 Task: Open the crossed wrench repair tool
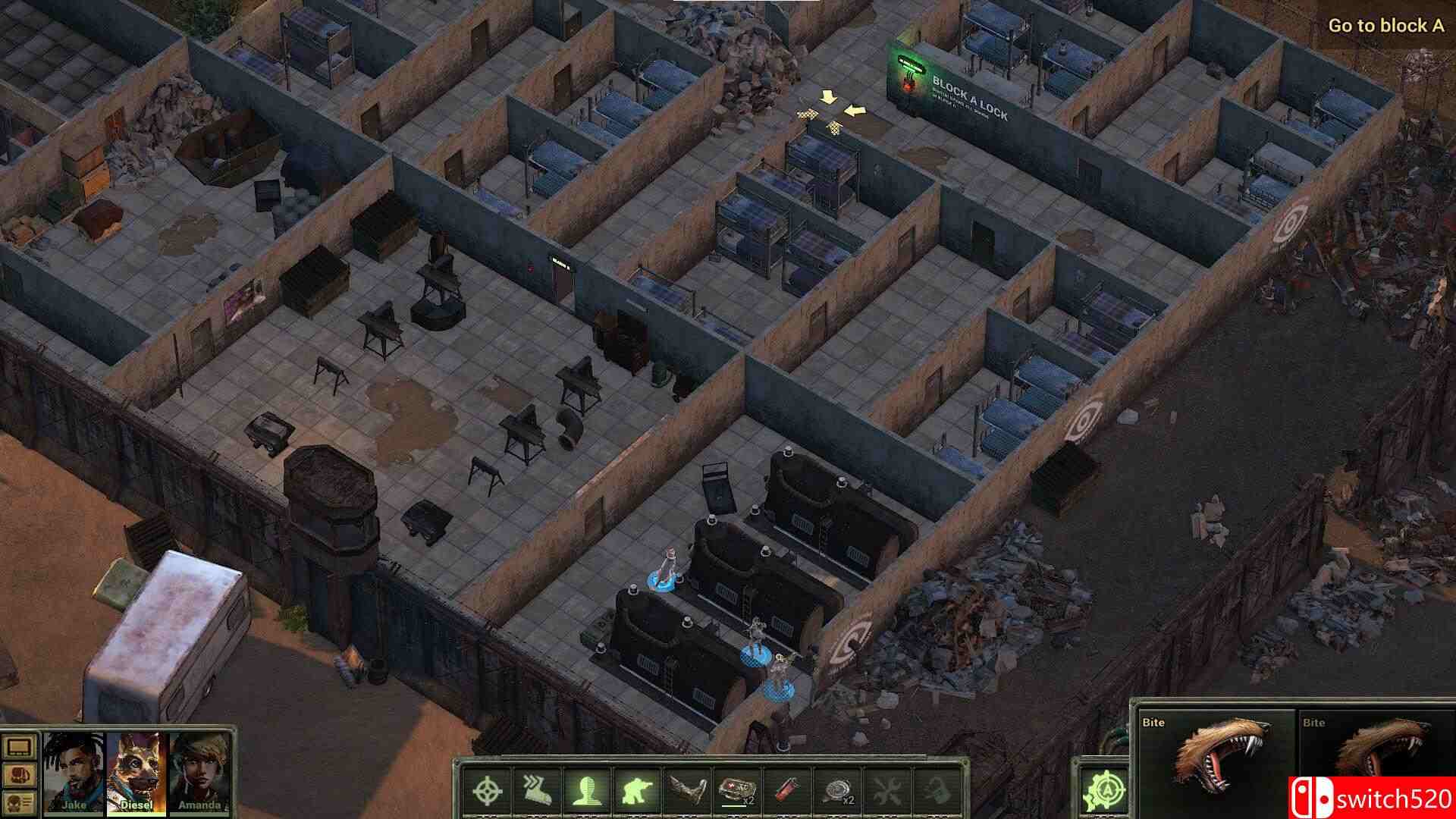pos(887,789)
